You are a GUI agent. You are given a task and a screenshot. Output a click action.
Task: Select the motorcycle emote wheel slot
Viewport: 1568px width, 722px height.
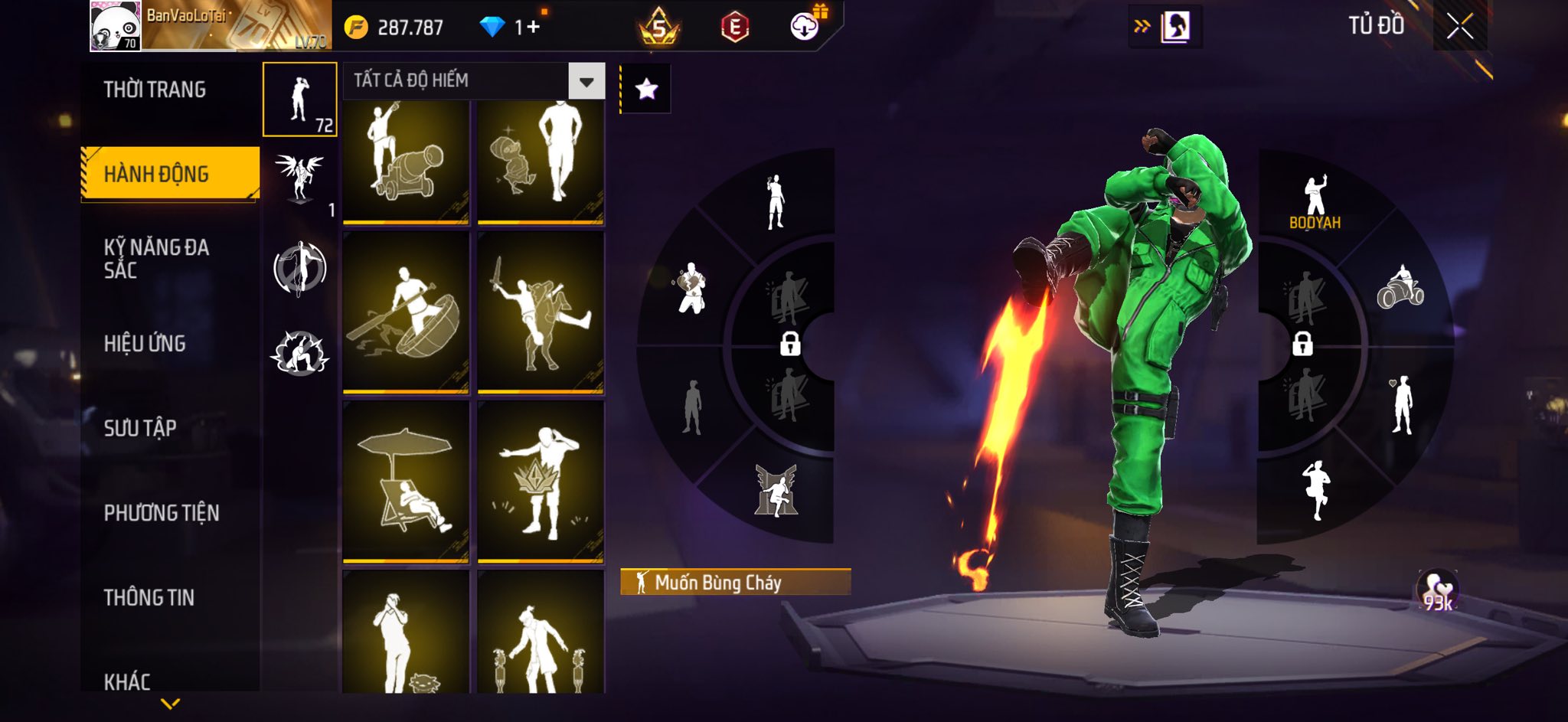pos(1400,287)
